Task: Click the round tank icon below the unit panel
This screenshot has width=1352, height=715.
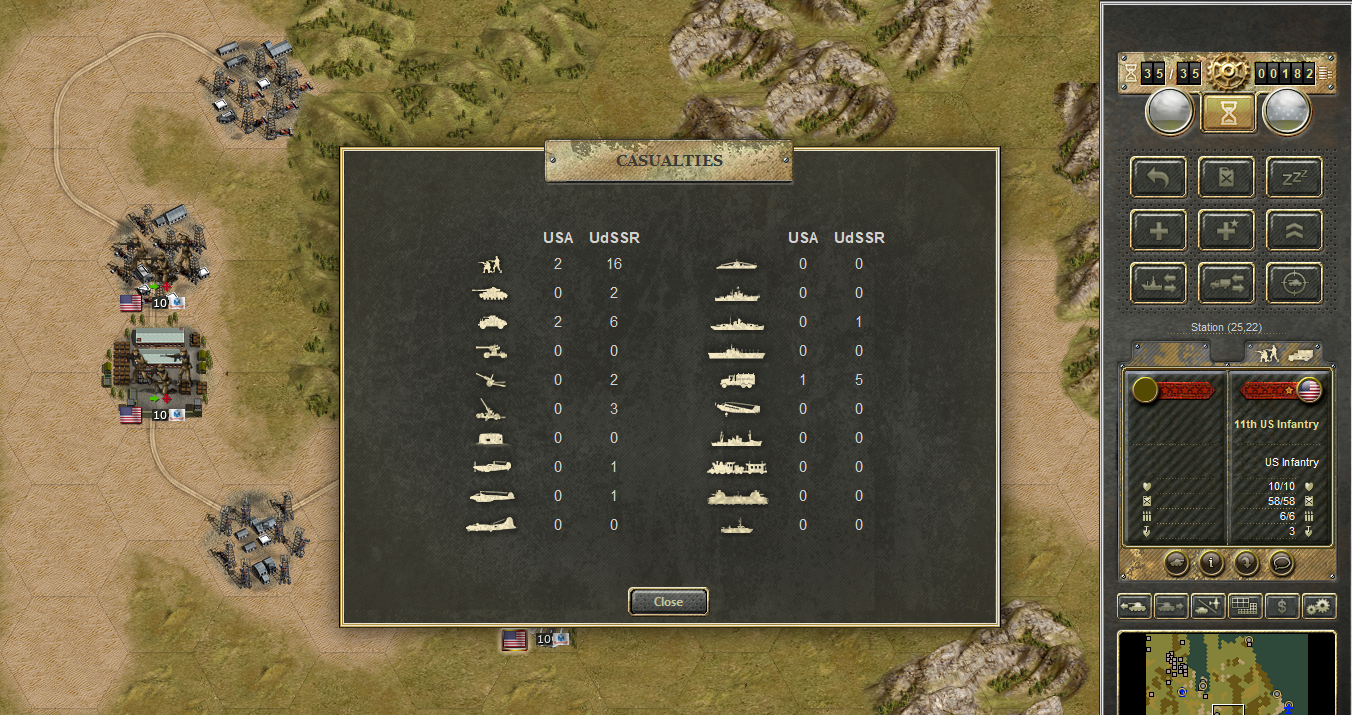Action: tap(1177, 562)
